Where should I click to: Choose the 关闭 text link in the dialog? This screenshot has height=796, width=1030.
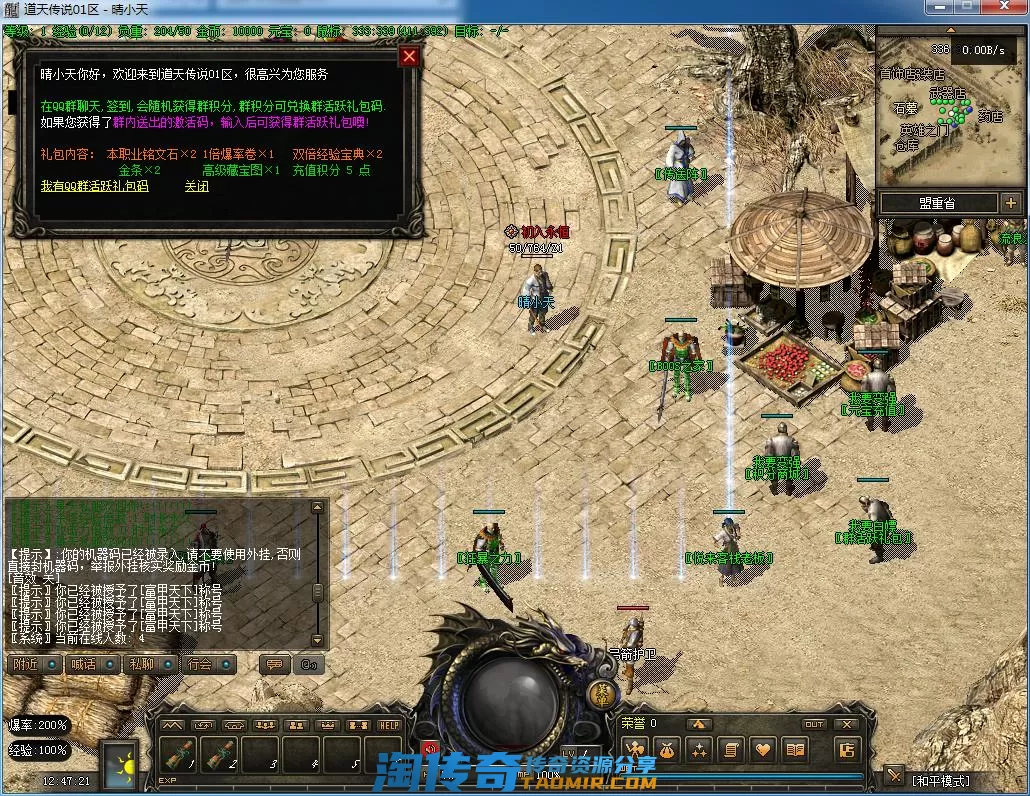[197, 186]
